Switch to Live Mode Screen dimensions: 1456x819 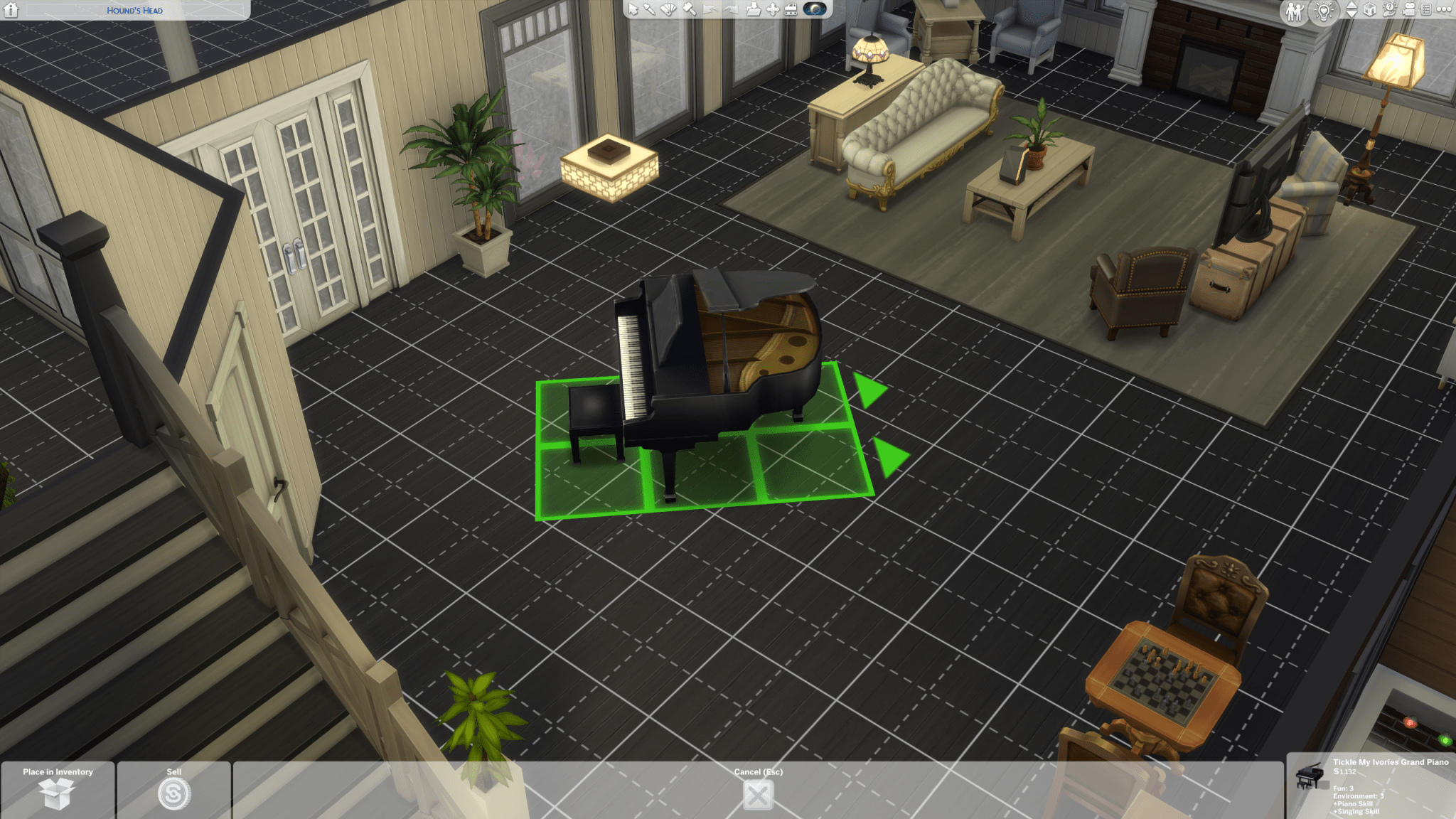1295,11
